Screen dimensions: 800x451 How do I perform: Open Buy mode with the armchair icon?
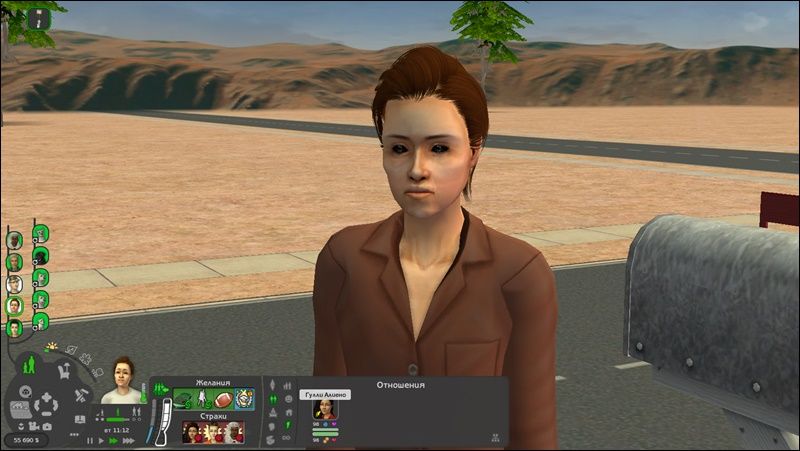pyautogui.click(x=62, y=371)
